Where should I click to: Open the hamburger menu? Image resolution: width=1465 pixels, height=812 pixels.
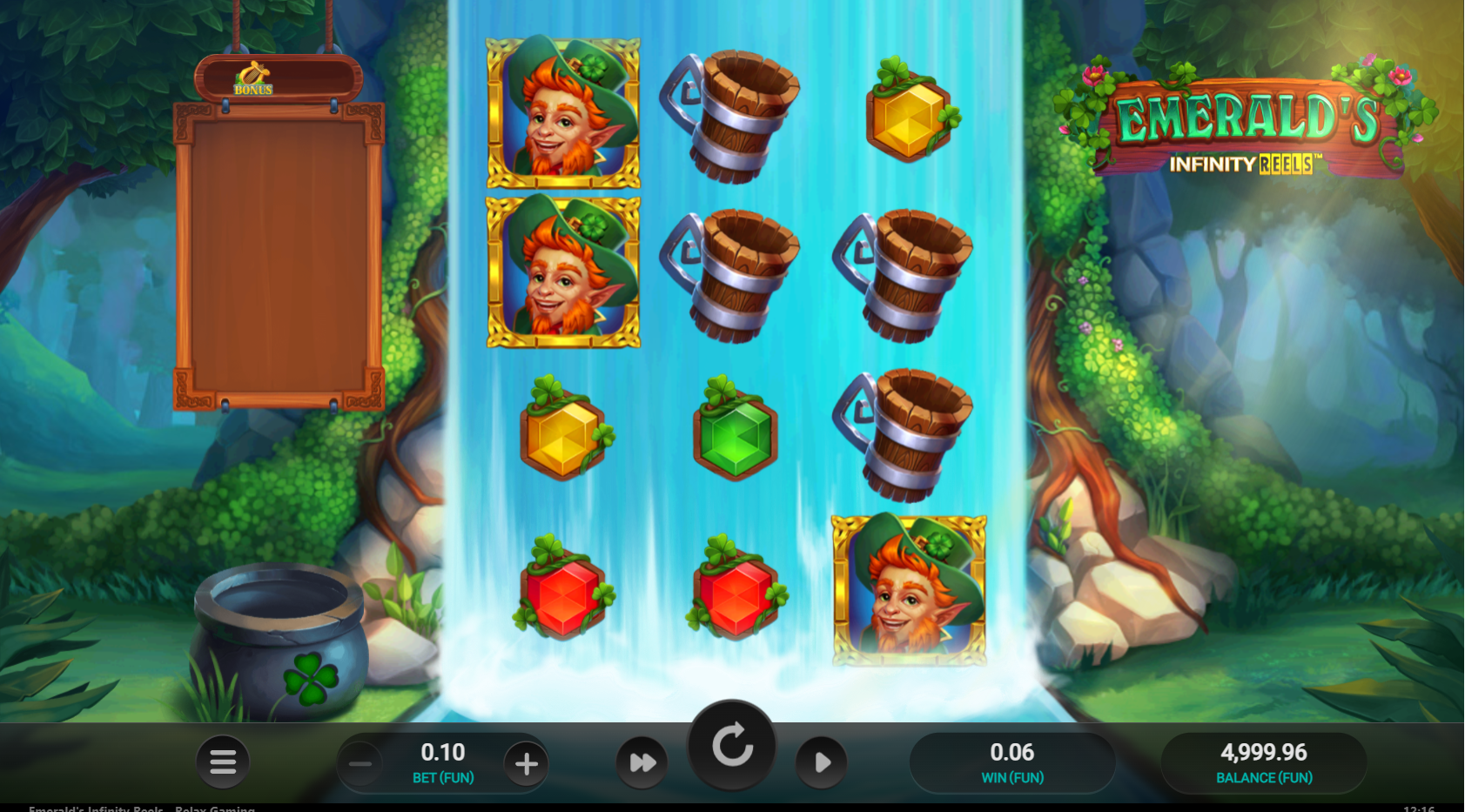223,762
